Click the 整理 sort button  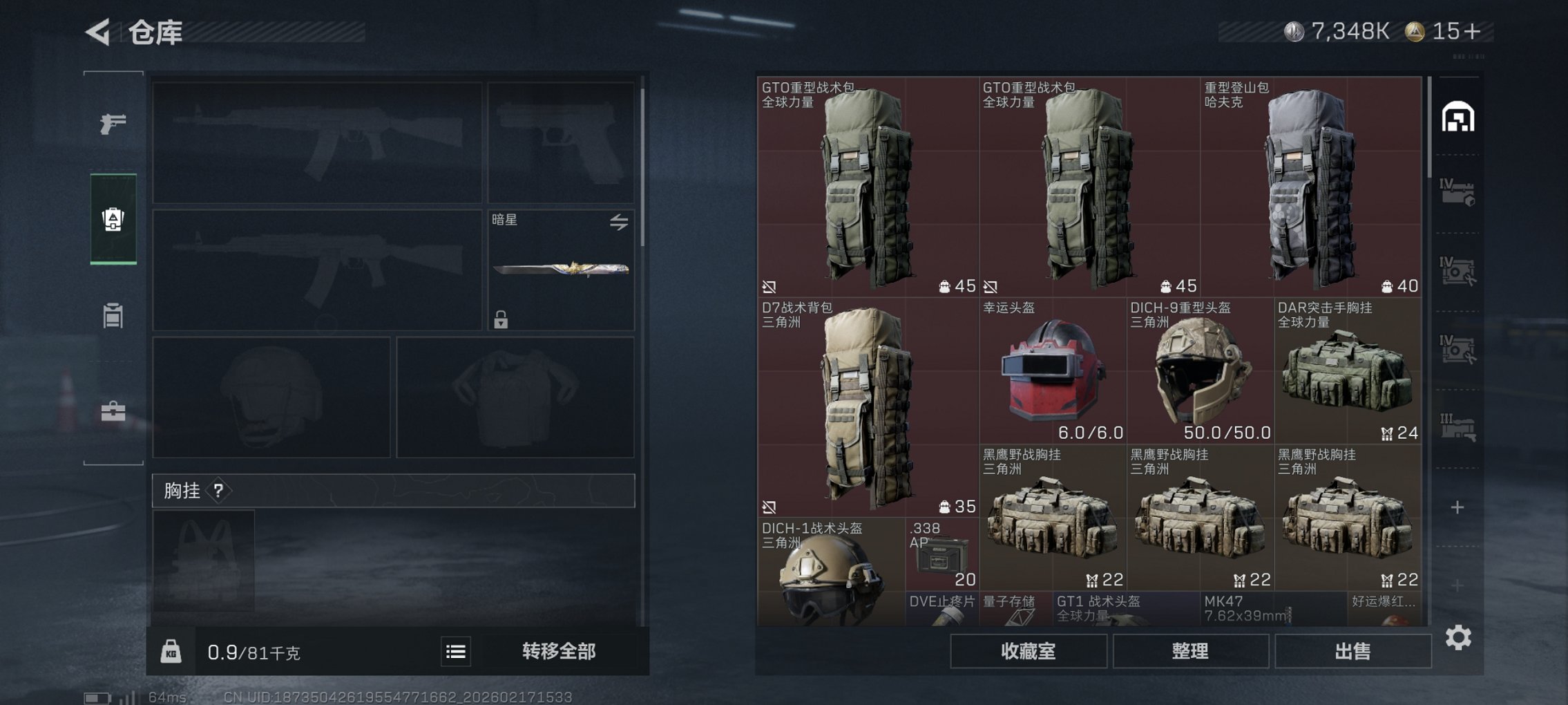[1191, 650]
